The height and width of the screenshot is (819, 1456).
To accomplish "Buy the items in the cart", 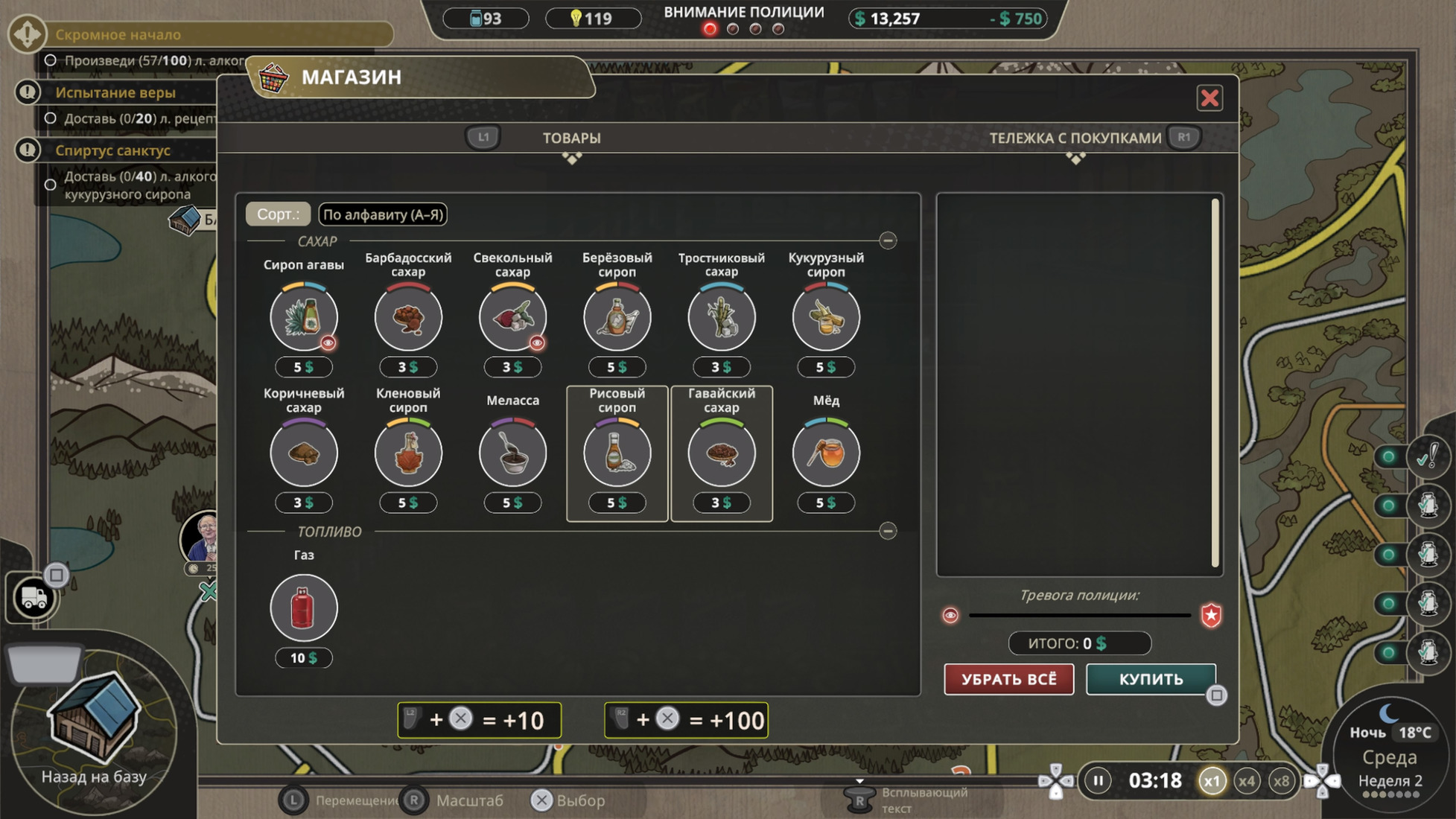I will pyautogui.click(x=1151, y=679).
